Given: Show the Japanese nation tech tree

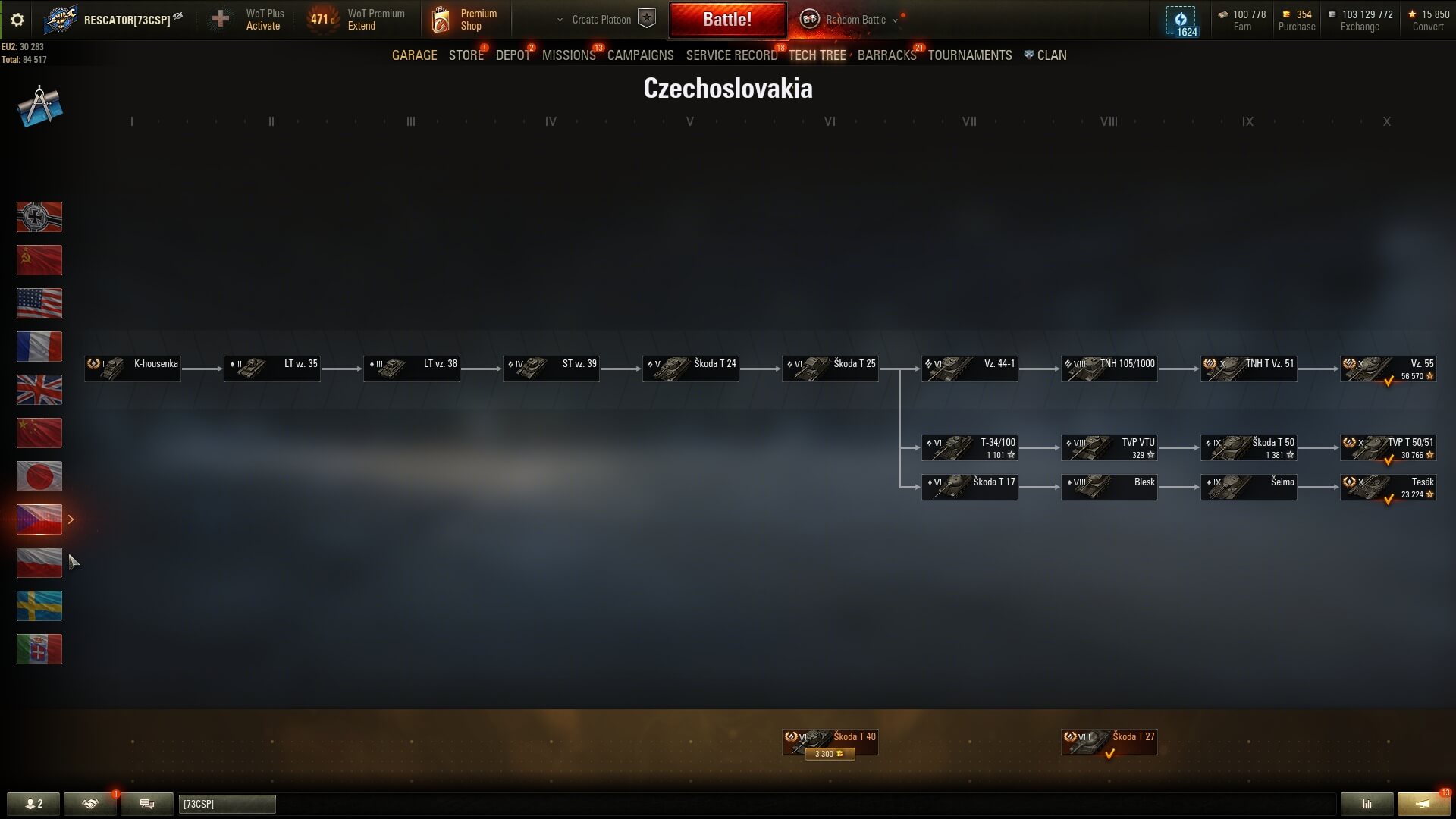Looking at the screenshot, I should tap(39, 476).
